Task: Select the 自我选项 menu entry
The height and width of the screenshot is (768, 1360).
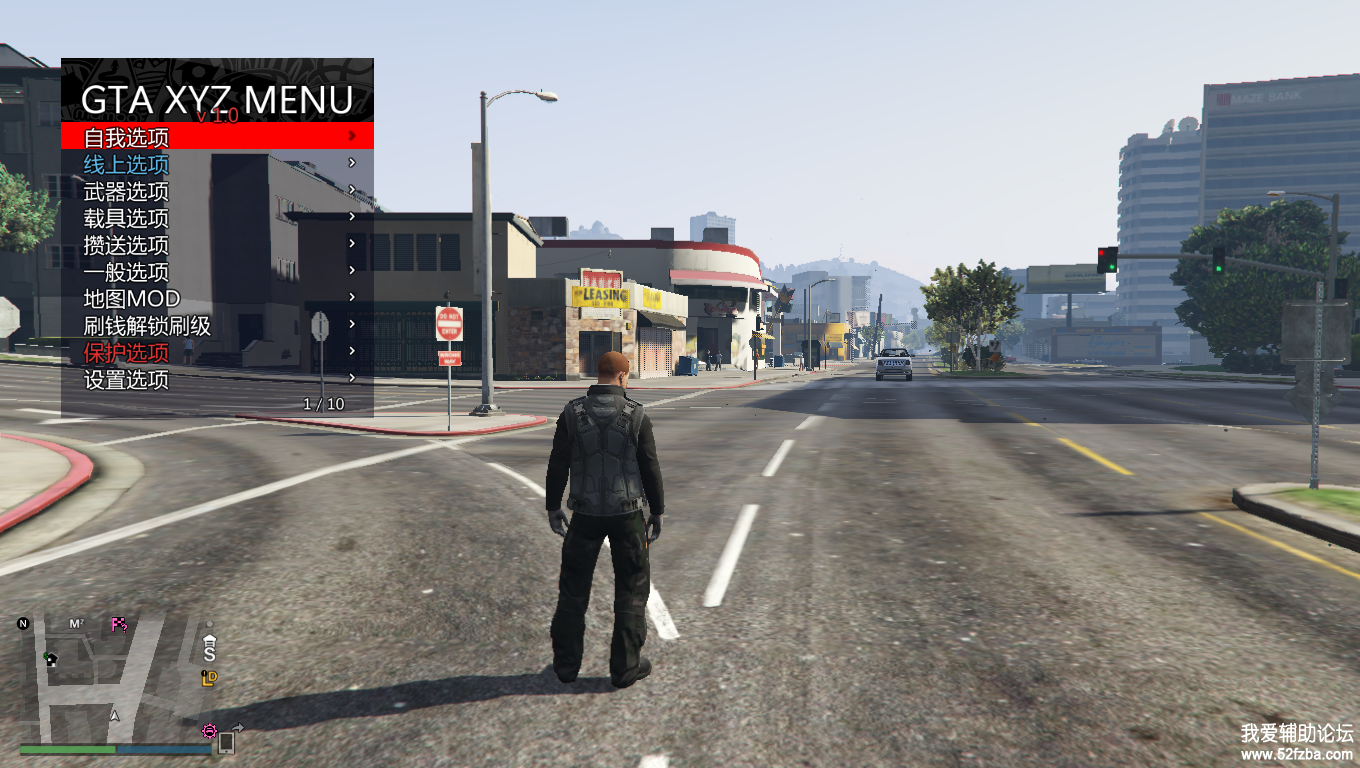Action: (x=127, y=137)
